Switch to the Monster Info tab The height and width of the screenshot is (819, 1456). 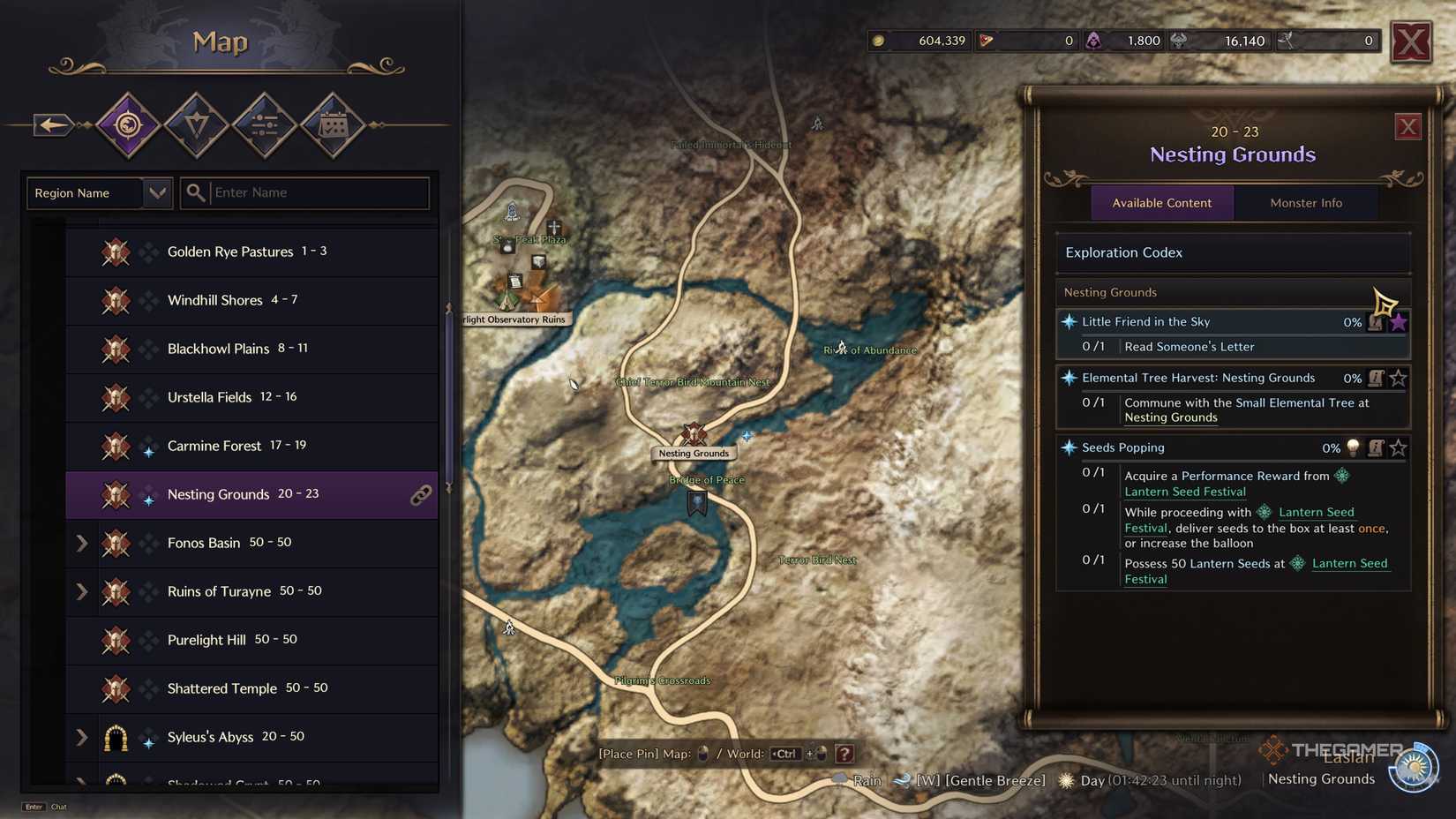coord(1306,202)
